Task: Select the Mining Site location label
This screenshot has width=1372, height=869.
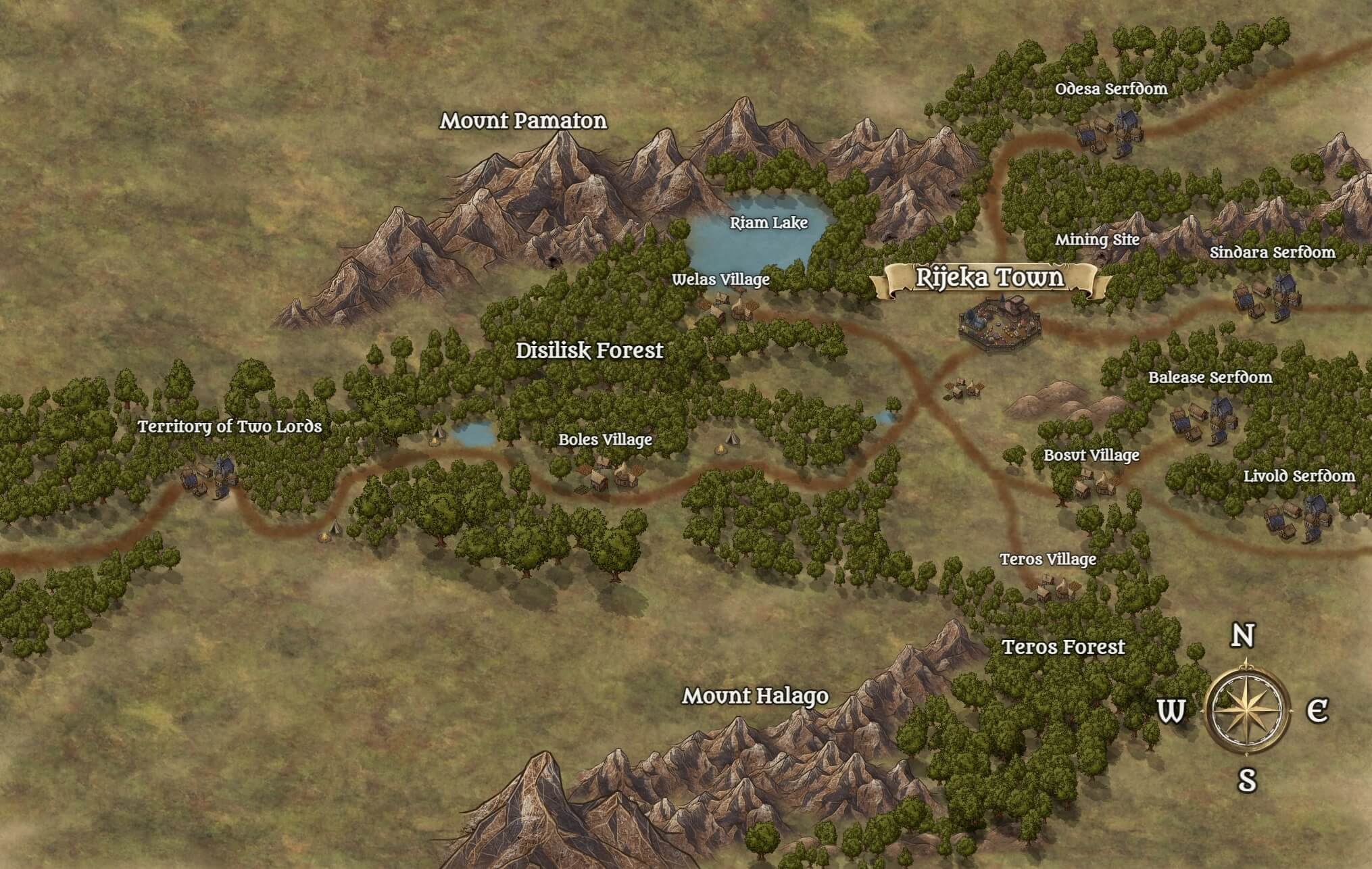Action: (1097, 239)
